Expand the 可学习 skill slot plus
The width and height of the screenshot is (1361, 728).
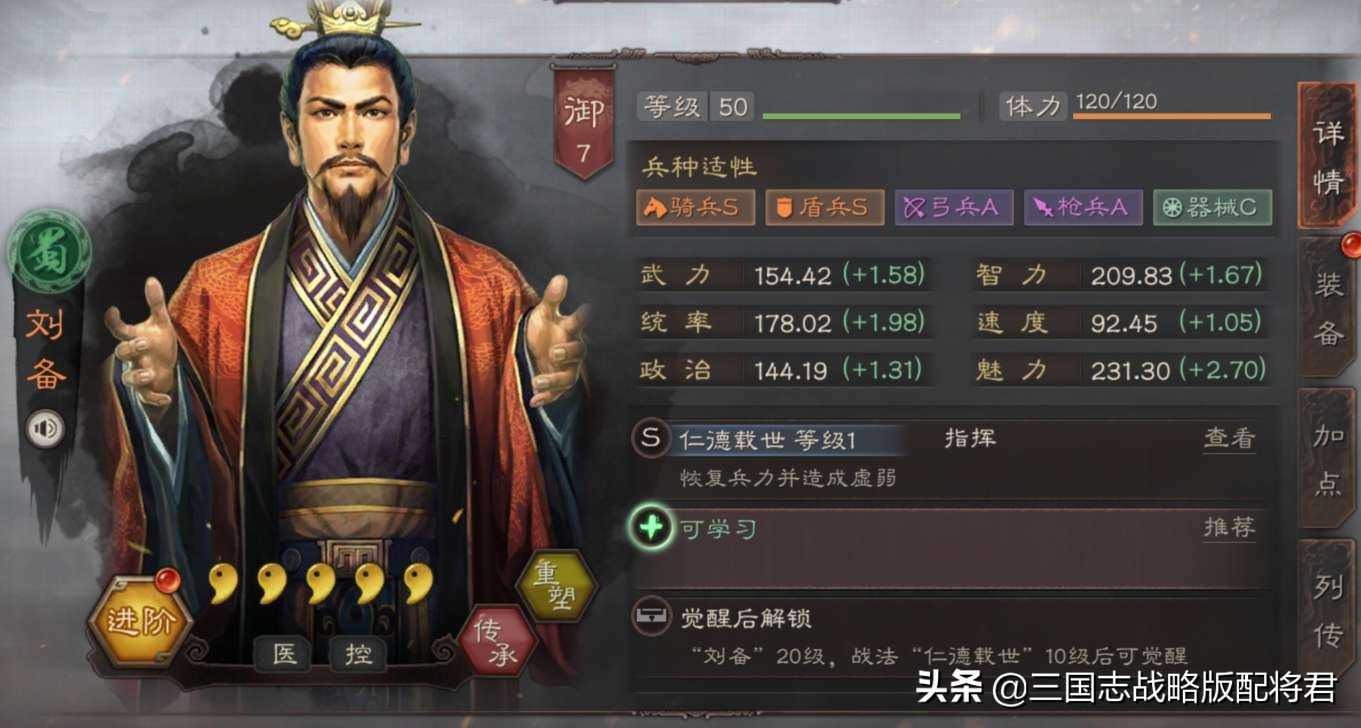click(651, 527)
